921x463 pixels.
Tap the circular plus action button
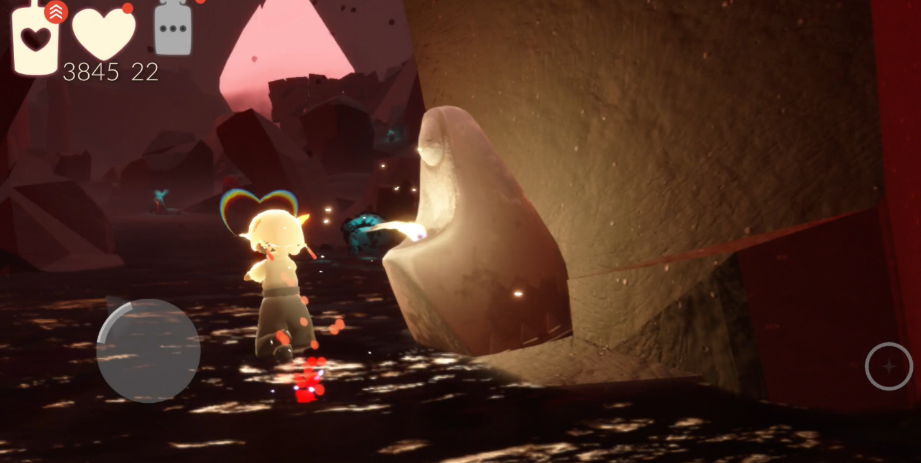888,366
